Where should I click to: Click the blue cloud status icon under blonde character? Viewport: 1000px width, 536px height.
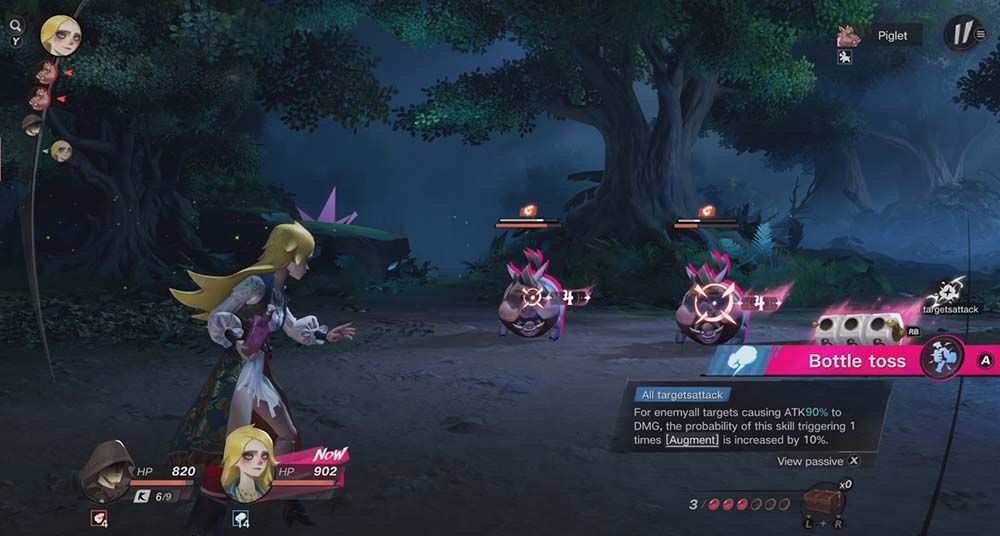[x=239, y=518]
